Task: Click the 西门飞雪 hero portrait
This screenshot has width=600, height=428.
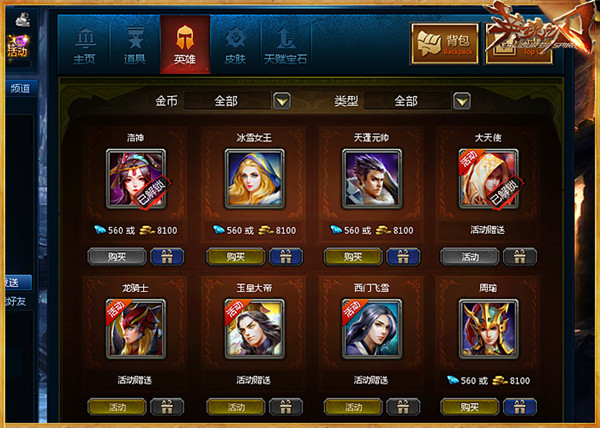Action: [370, 329]
